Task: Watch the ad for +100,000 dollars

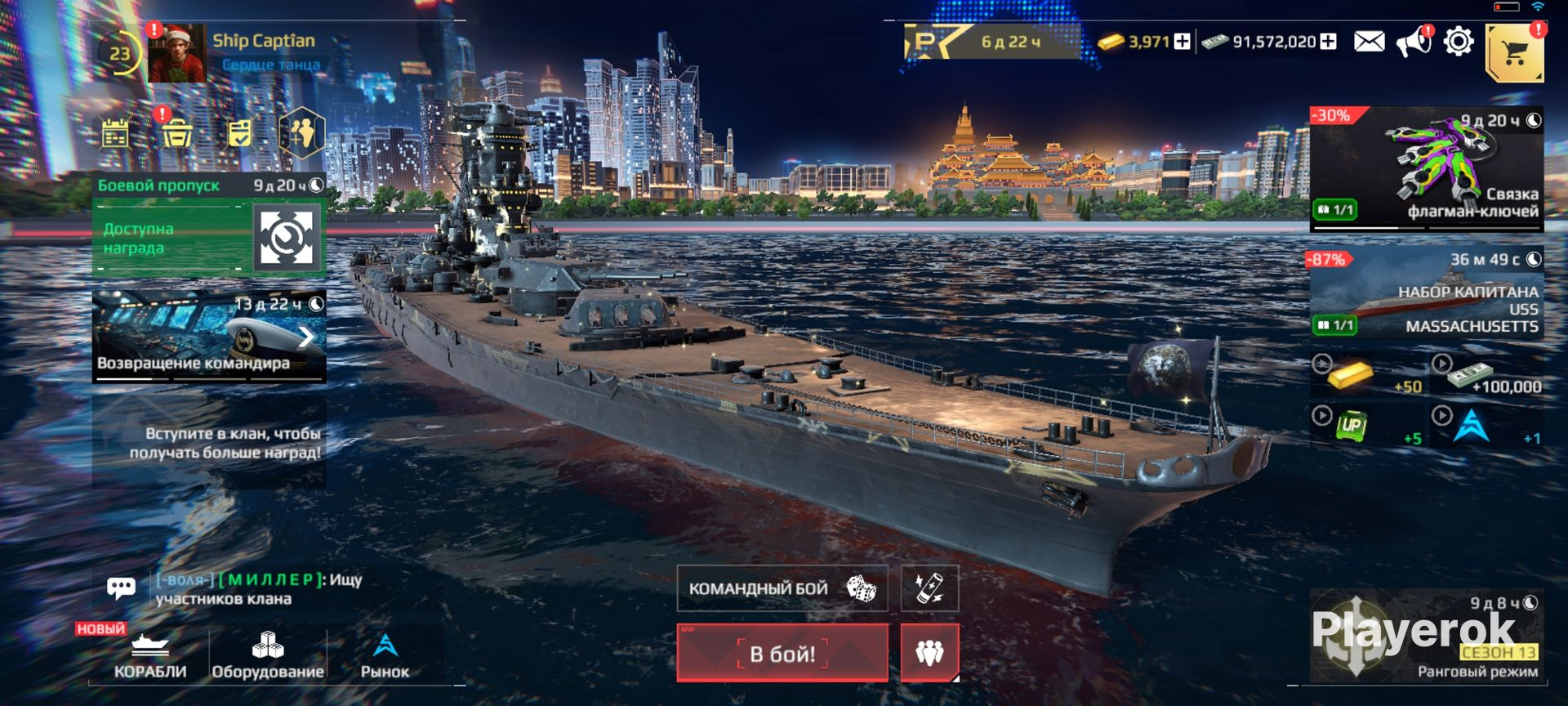Action: 1488,377
